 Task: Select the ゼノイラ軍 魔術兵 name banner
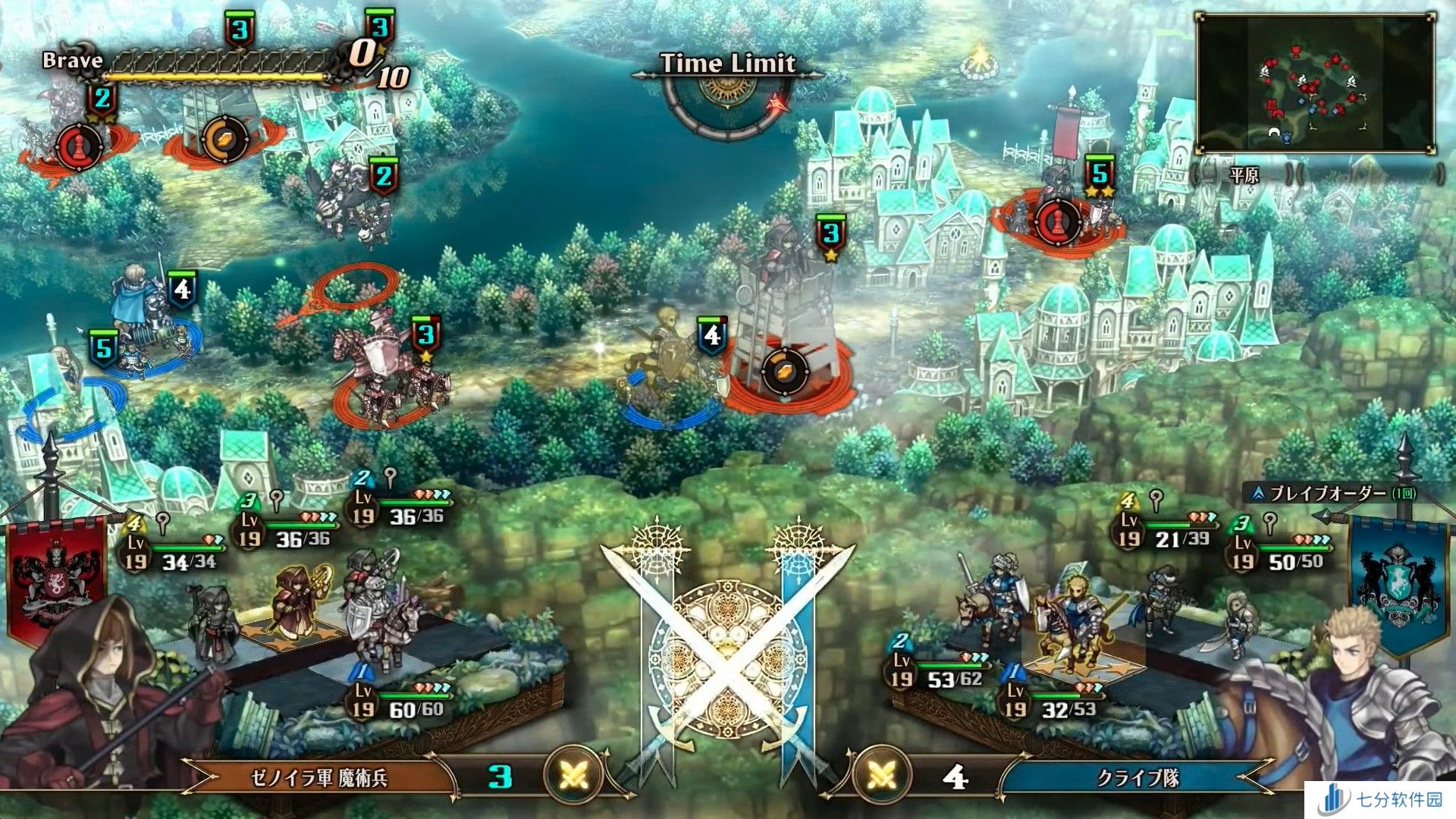(318, 778)
